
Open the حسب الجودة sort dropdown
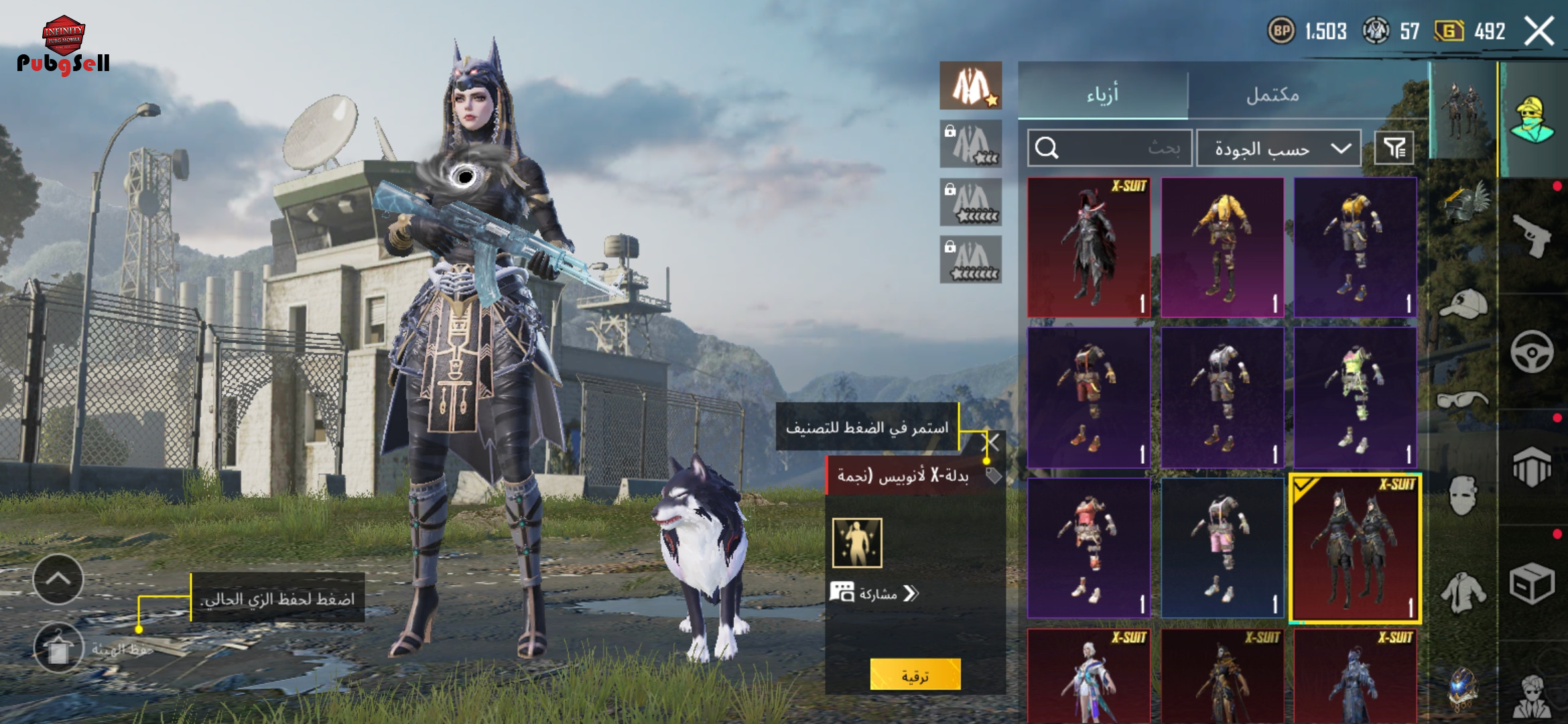tap(1279, 148)
